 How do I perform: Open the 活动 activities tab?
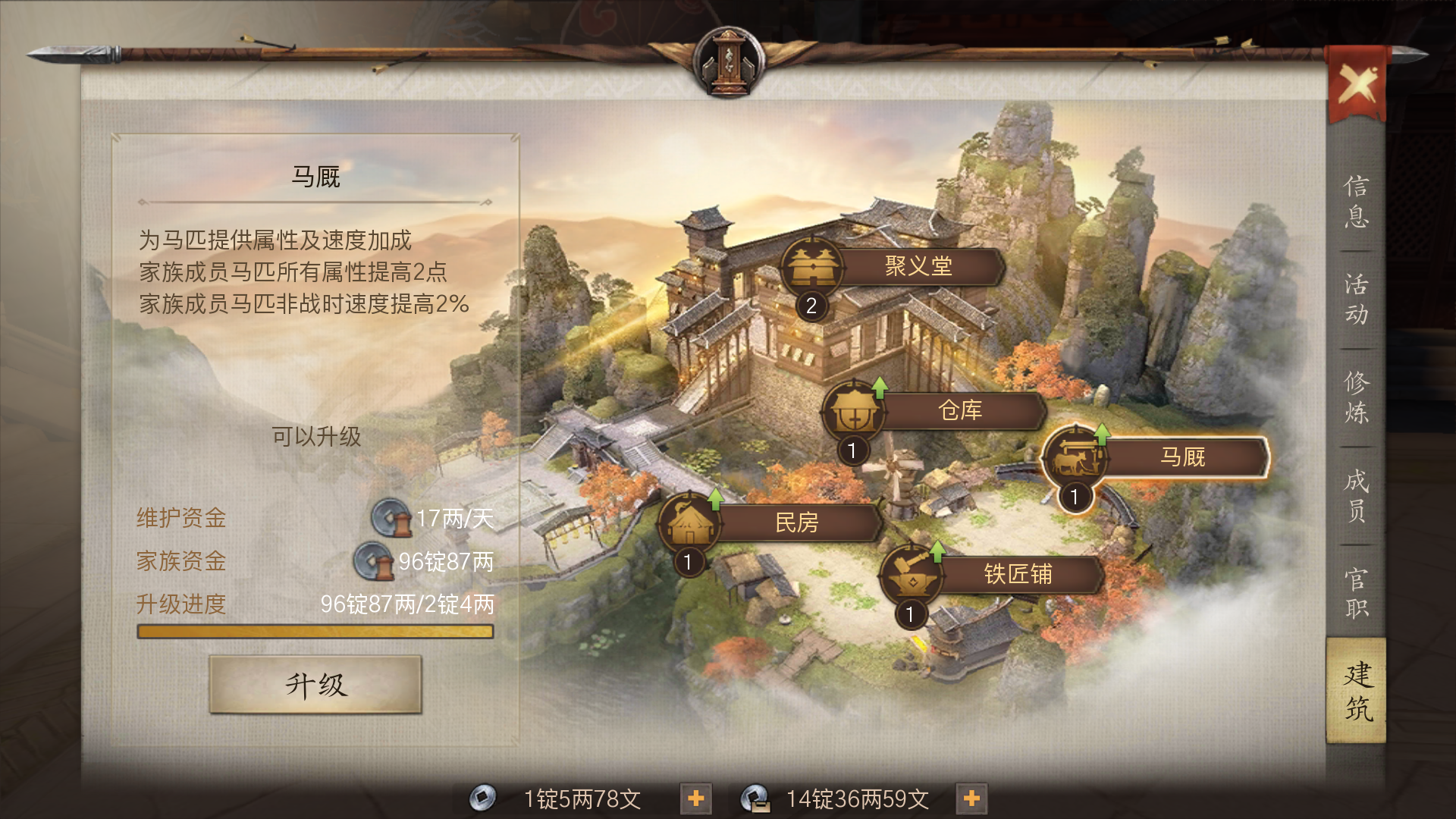coord(1356,300)
